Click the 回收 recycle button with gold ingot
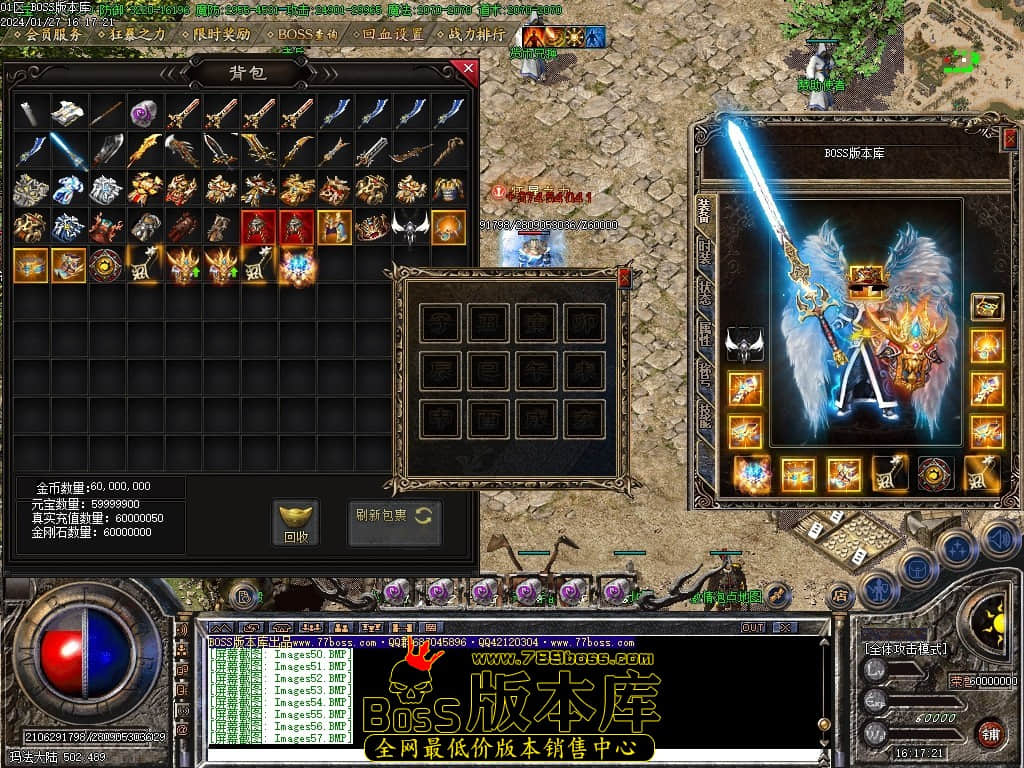This screenshot has height=768, width=1024. click(x=296, y=523)
